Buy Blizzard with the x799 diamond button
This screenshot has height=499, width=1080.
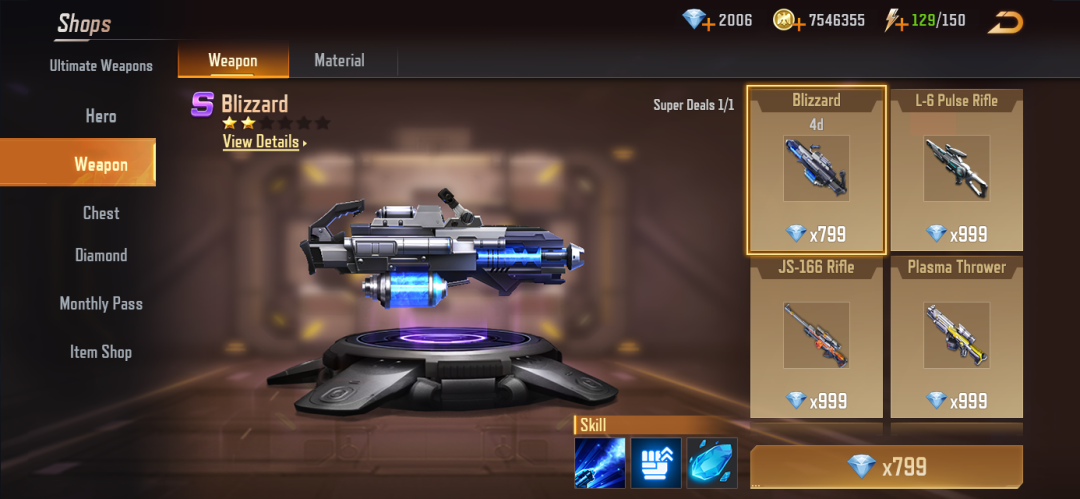click(x=886, y=467)
